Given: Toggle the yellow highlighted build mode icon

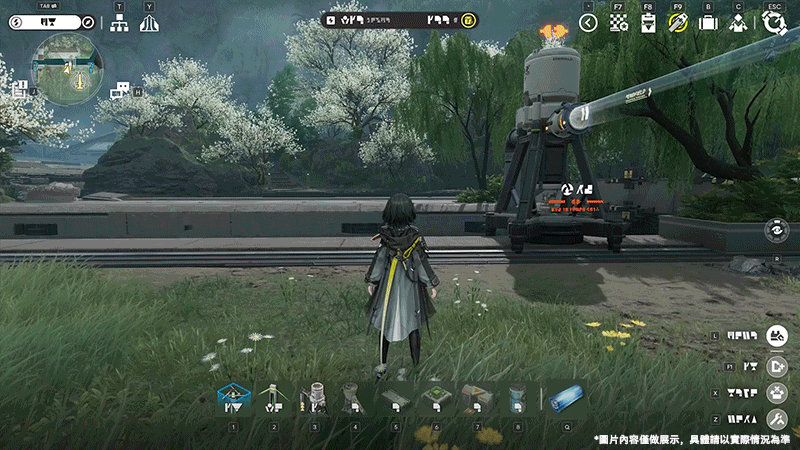Looking at the screenshot, I should [678, 22].
